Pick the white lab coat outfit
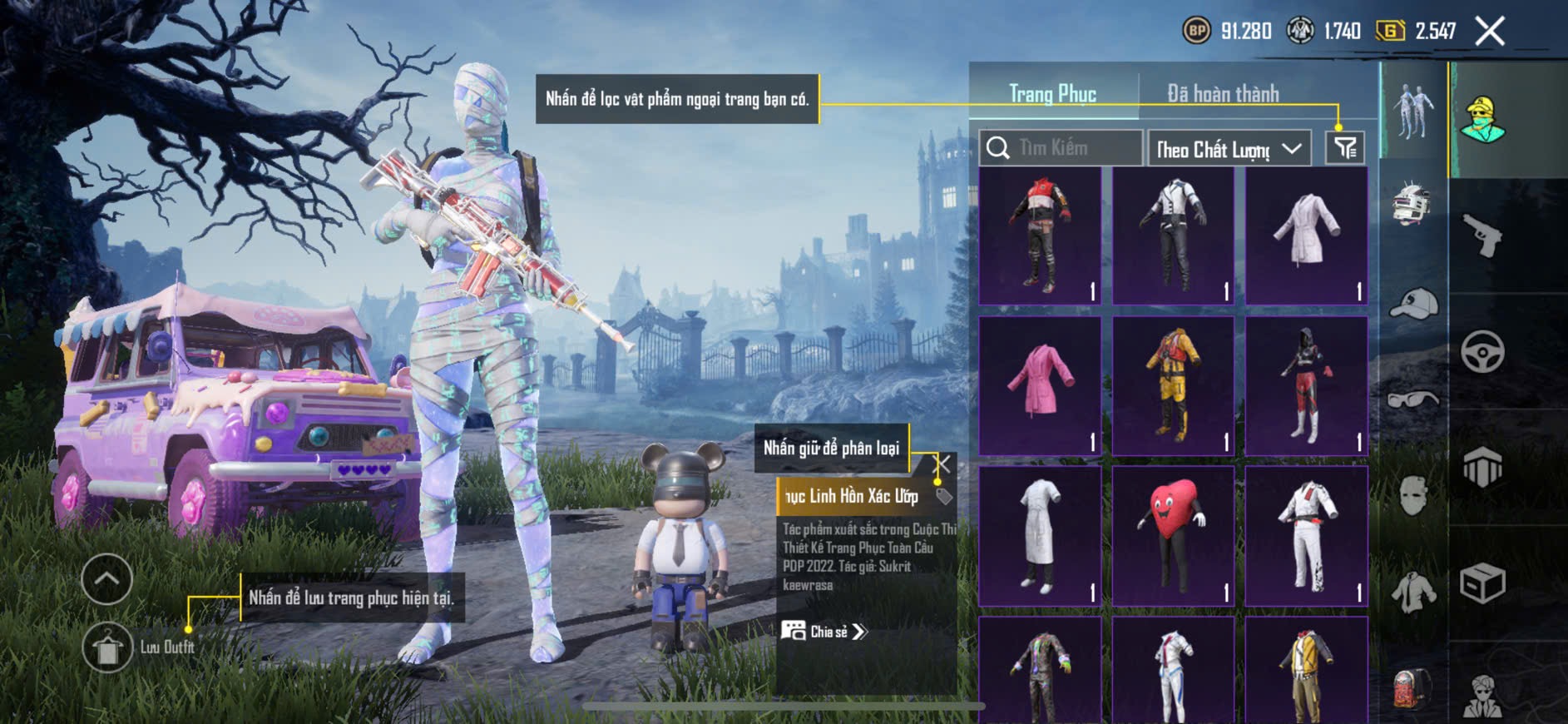The image size is (1568, 724). (x=1040, y=536)
